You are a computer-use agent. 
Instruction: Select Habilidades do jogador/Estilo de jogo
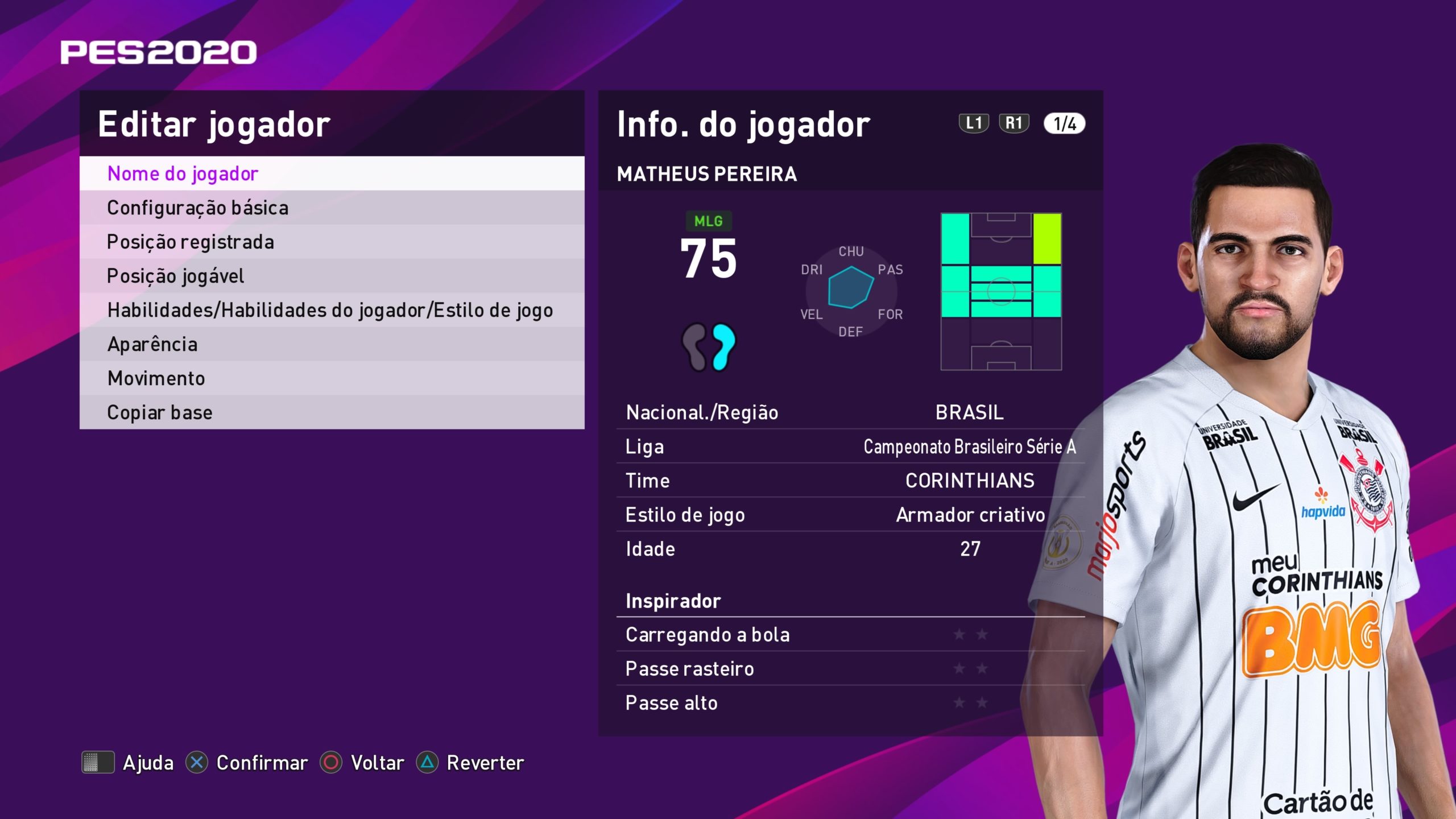pos(331,310)
